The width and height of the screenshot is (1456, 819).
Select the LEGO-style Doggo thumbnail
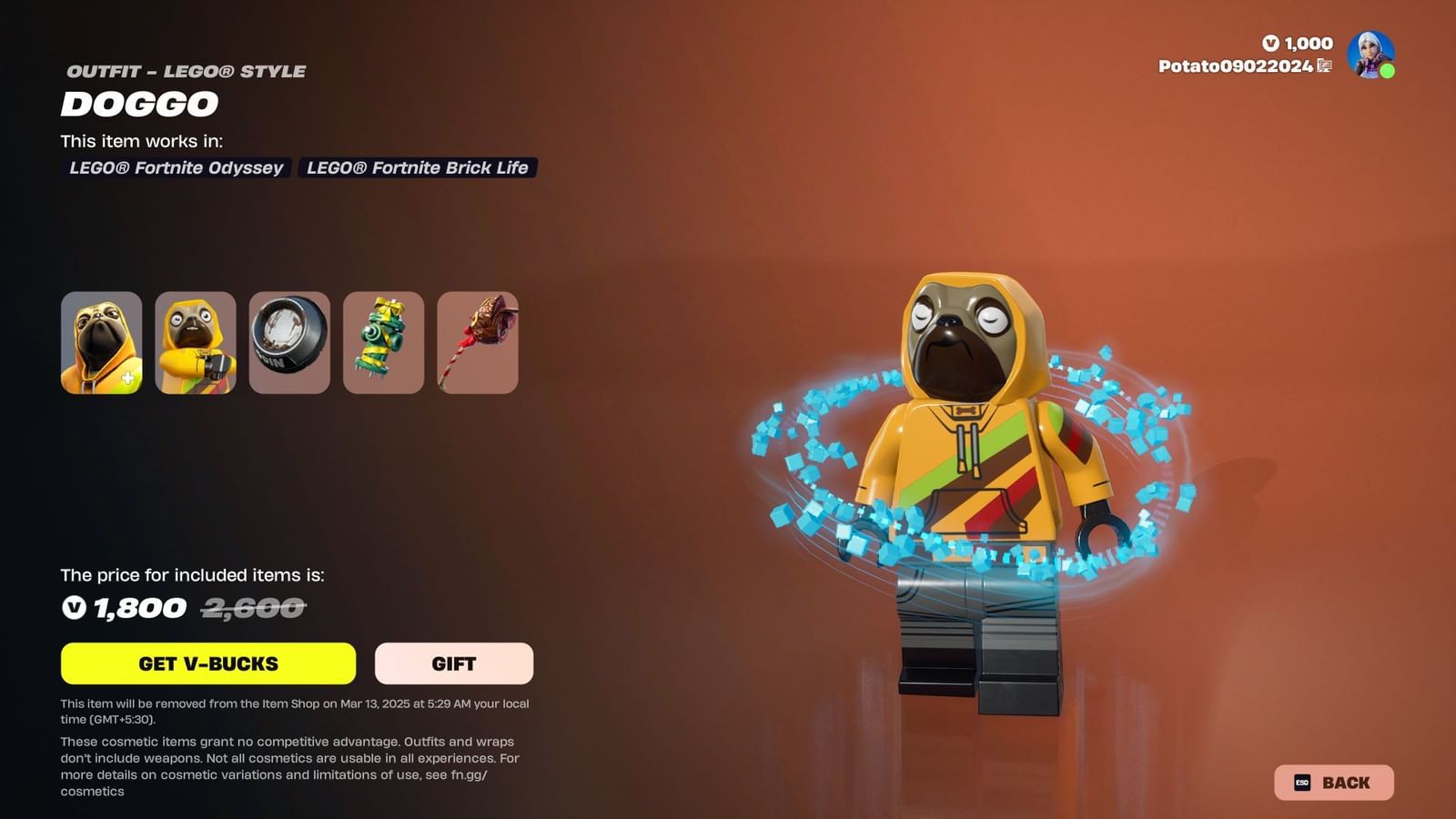[196, 343]
